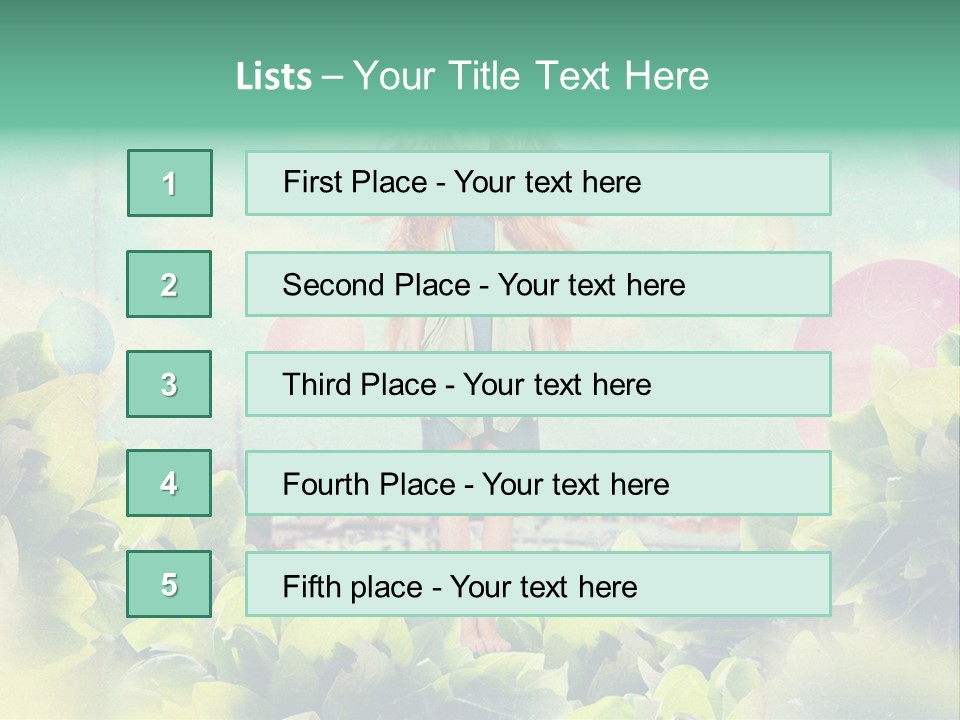Click the number 4 box
The image size is (960, 720).
tap(169, 484)
